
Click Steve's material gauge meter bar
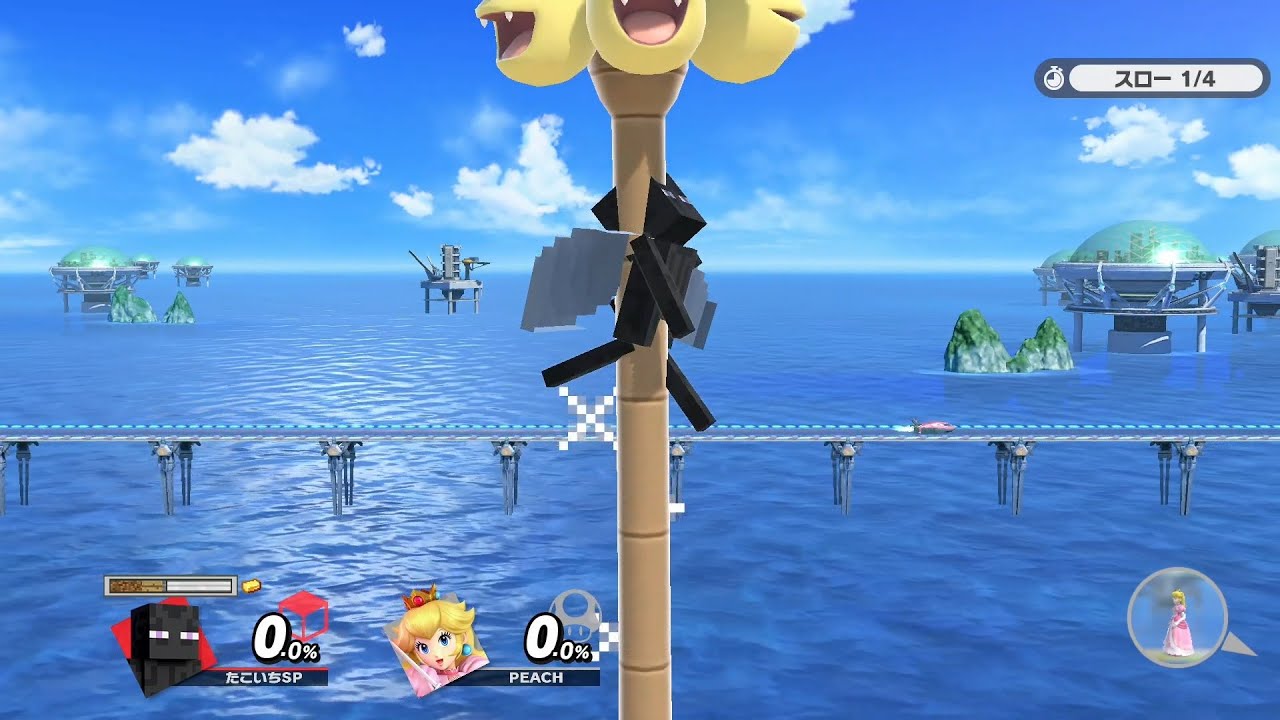click(170, 585)
